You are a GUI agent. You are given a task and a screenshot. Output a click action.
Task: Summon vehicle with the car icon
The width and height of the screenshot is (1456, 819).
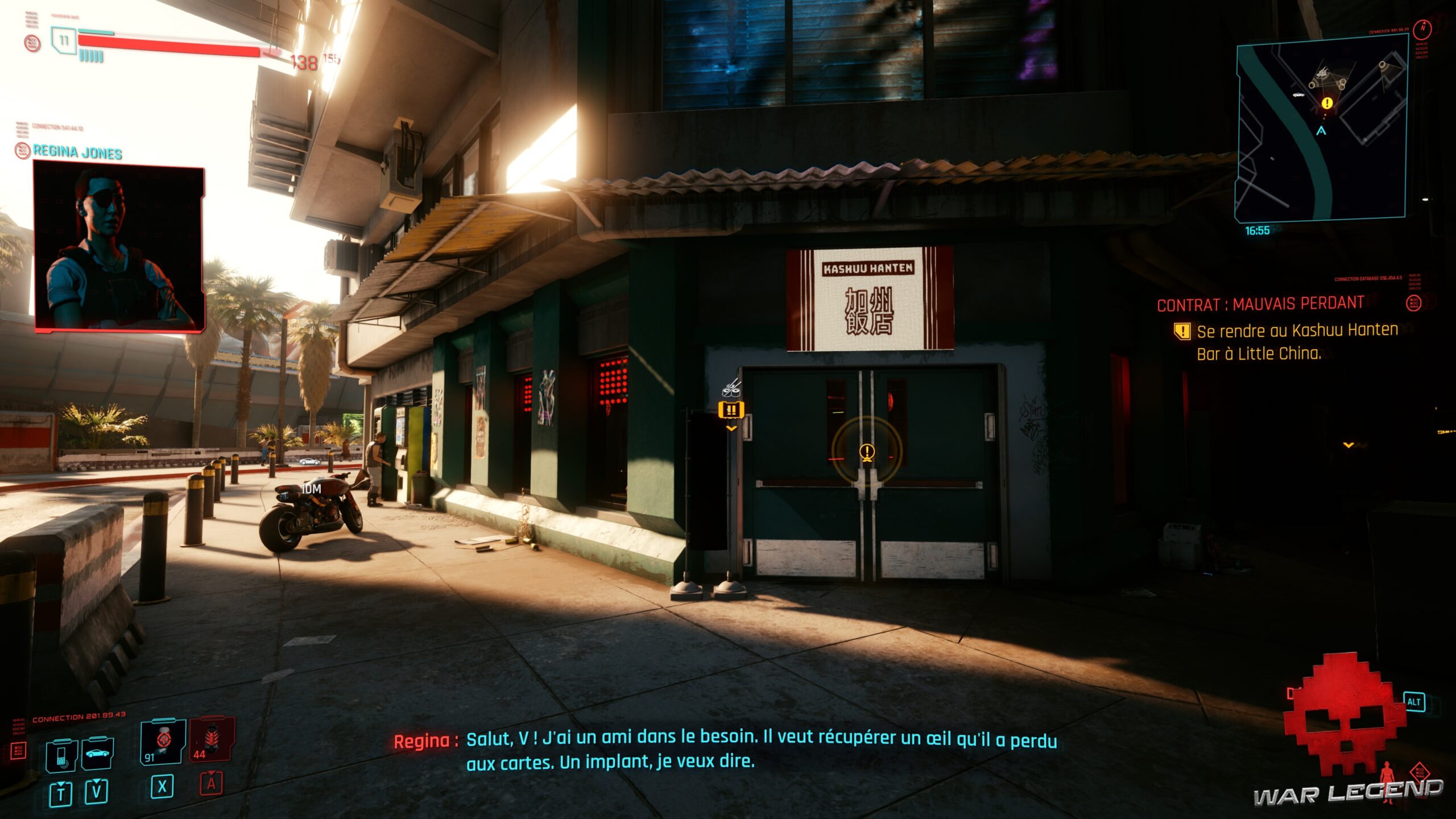point(97,754)
